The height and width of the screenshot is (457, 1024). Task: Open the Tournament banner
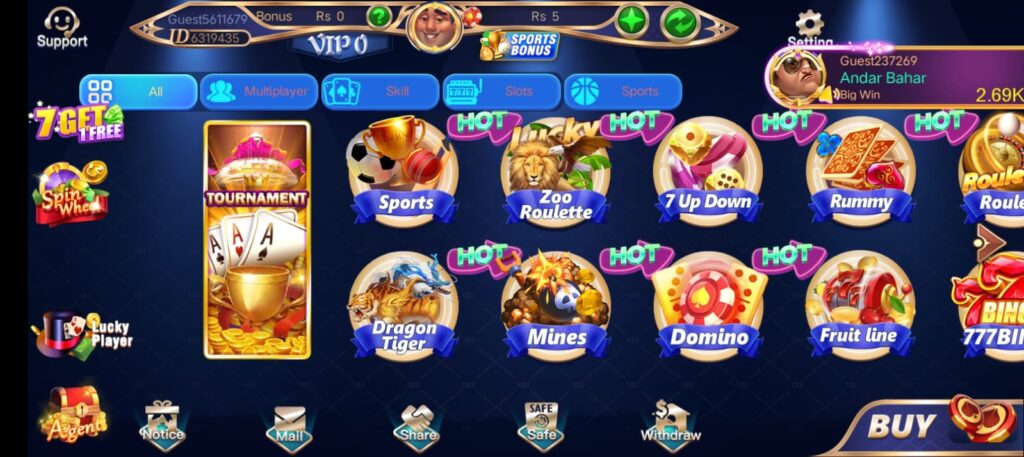point(257,240)
